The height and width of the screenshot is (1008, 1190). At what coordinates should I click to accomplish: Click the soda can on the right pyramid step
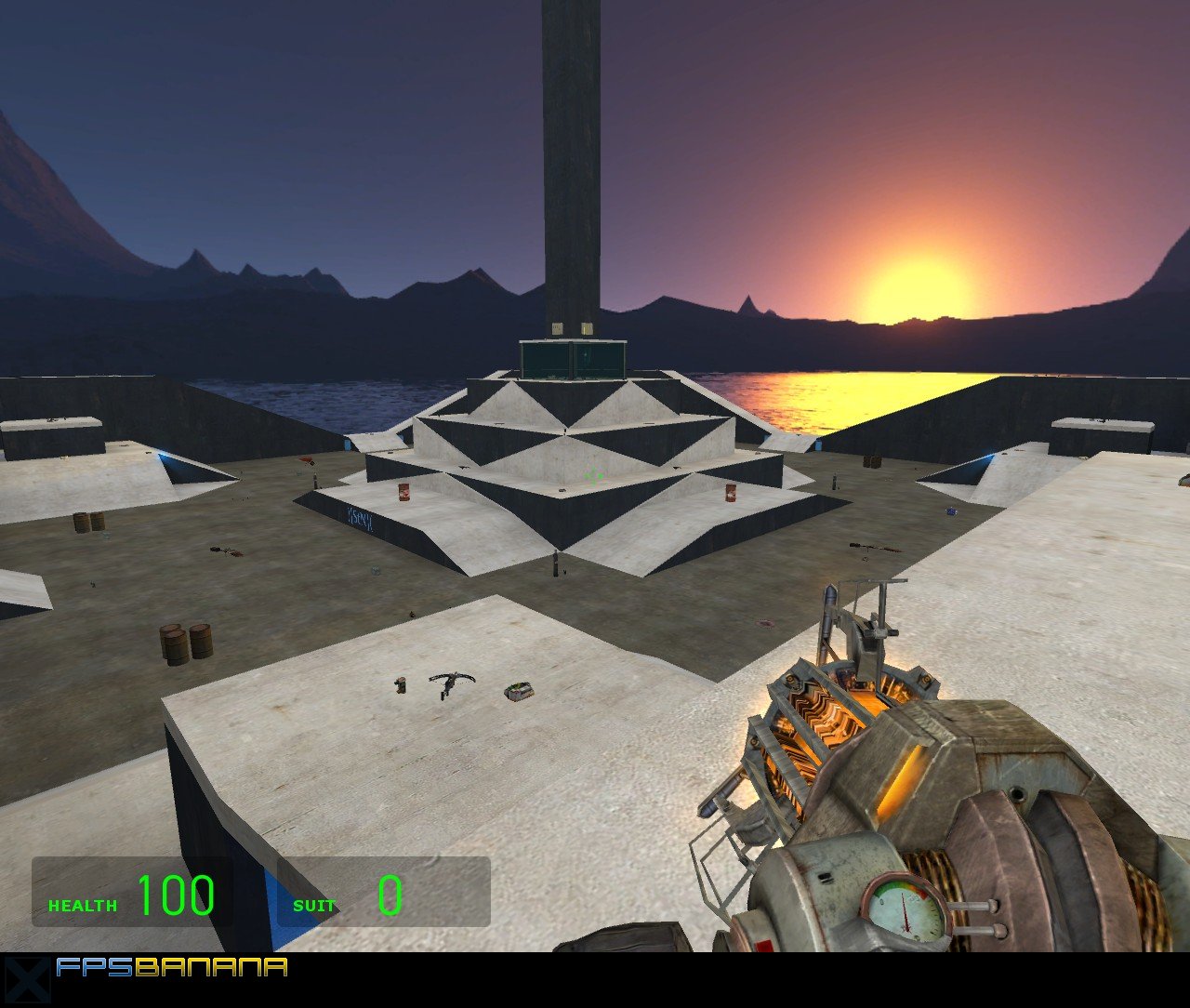[731, 492]
